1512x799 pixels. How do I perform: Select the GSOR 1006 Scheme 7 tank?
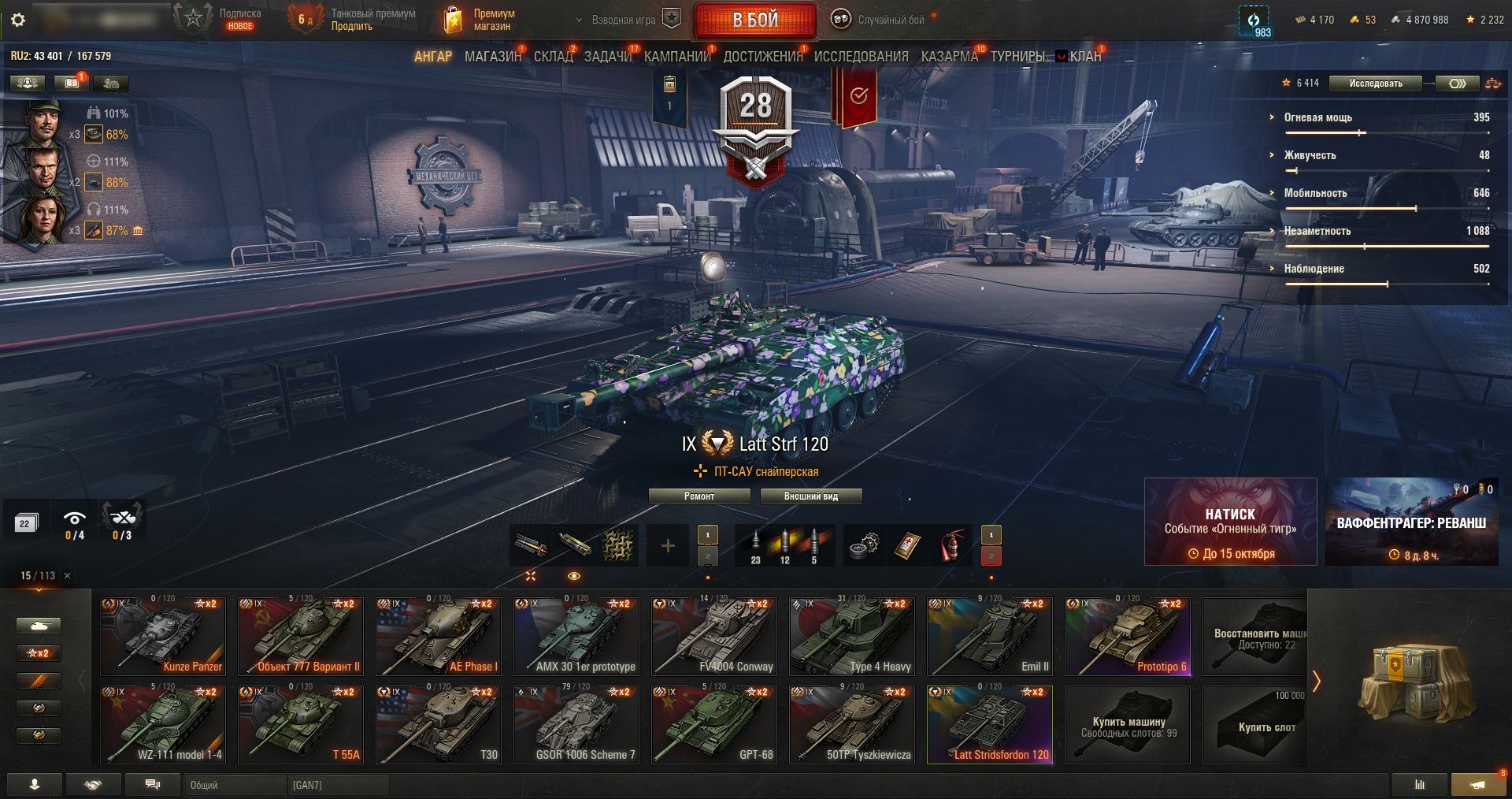pos(576,725)
